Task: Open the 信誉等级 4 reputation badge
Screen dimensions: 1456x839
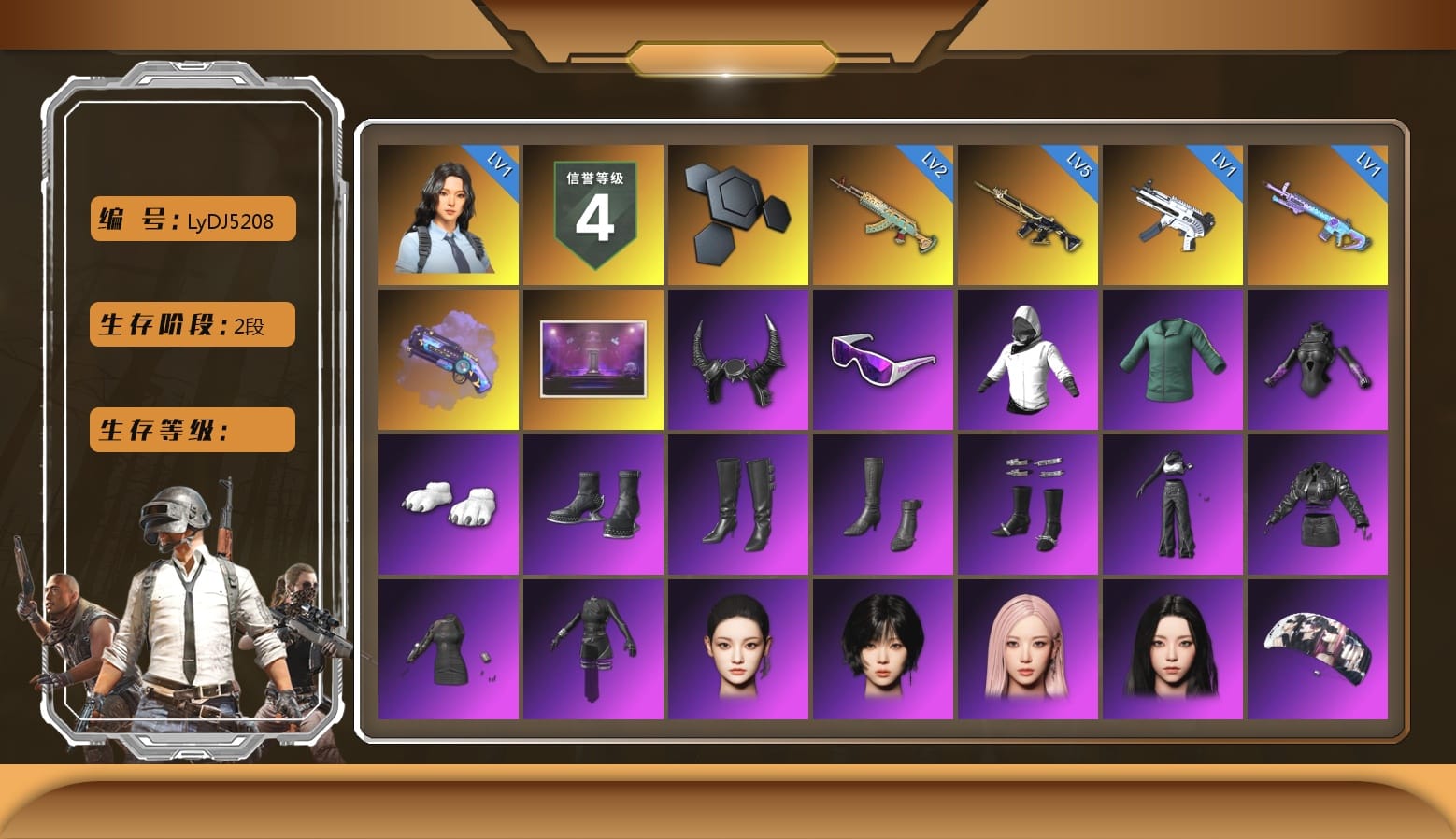Action: 593,215
